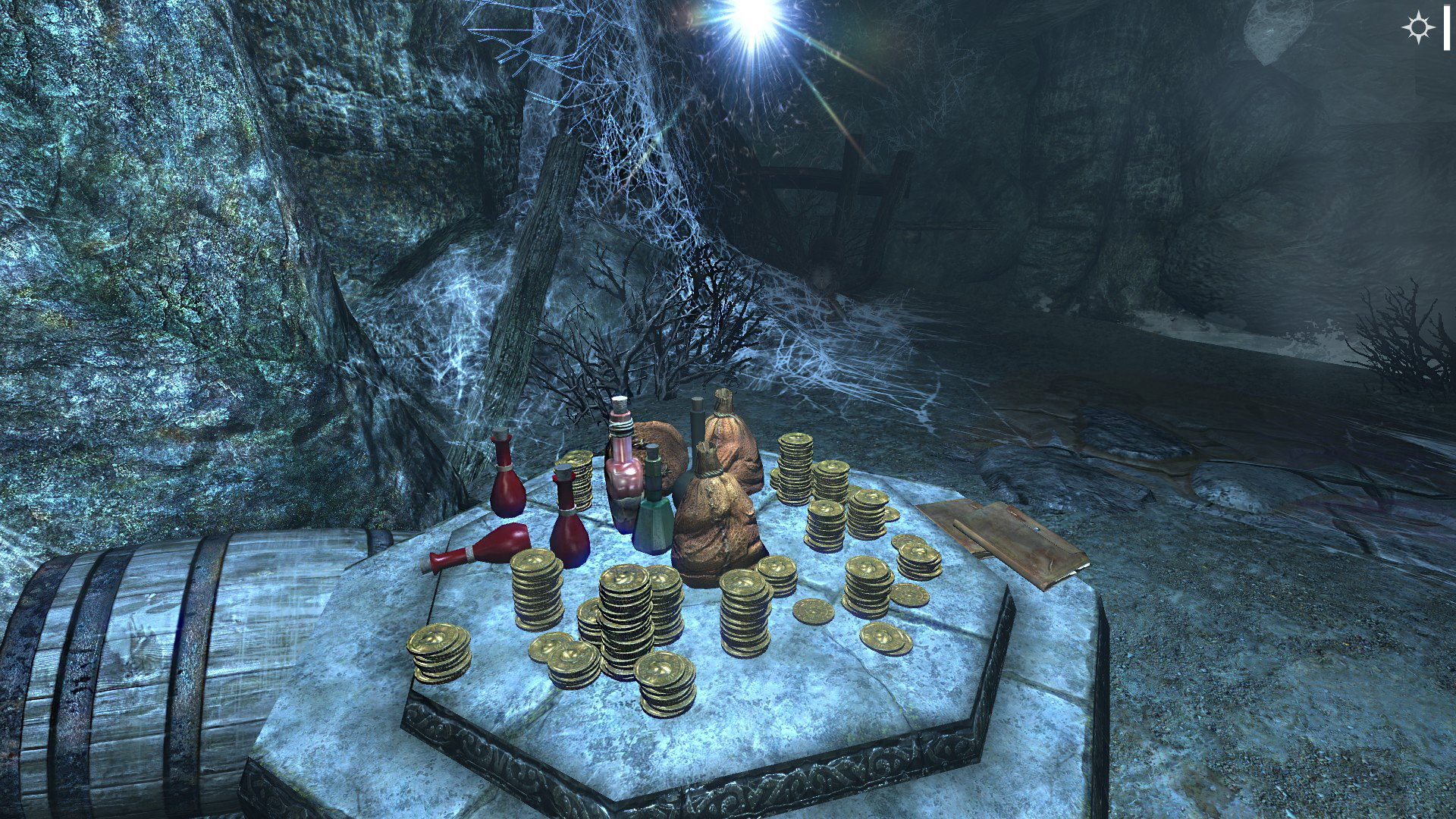Screen dimensions: 1456x819
Task: Click the sun-shaped brightness icon
Action: [x=1417, y=29]
